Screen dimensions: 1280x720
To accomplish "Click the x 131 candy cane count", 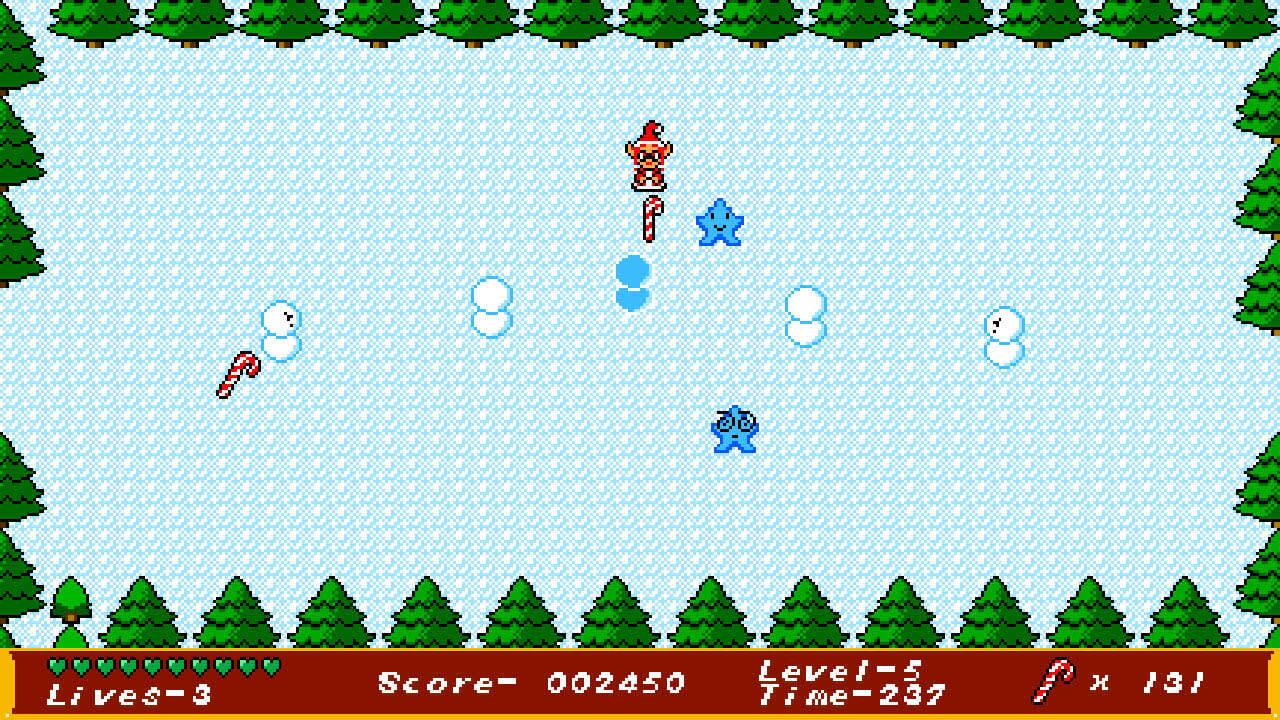I will 1150,680.
